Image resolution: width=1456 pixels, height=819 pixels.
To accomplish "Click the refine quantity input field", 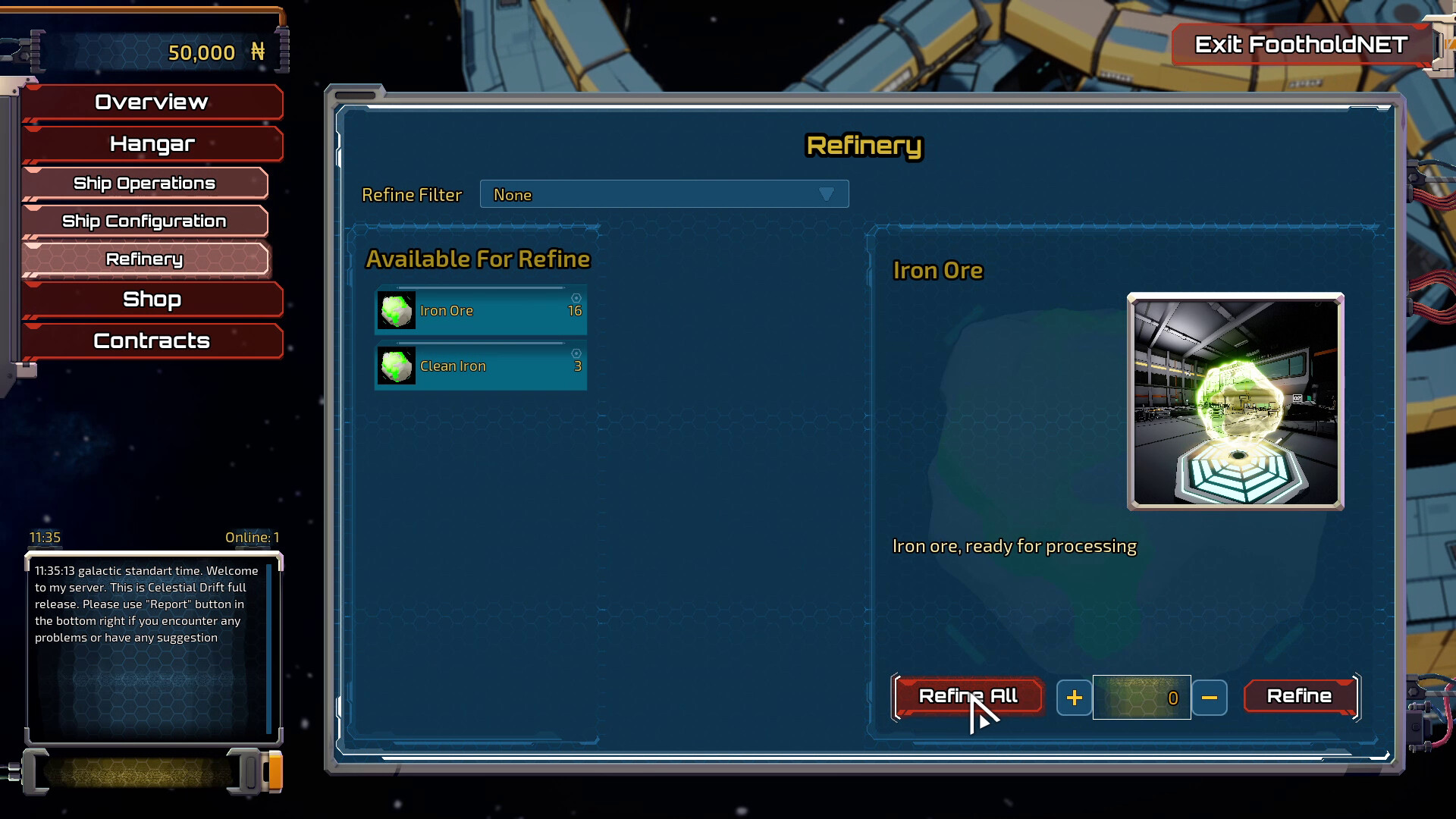I will 1141,698.
